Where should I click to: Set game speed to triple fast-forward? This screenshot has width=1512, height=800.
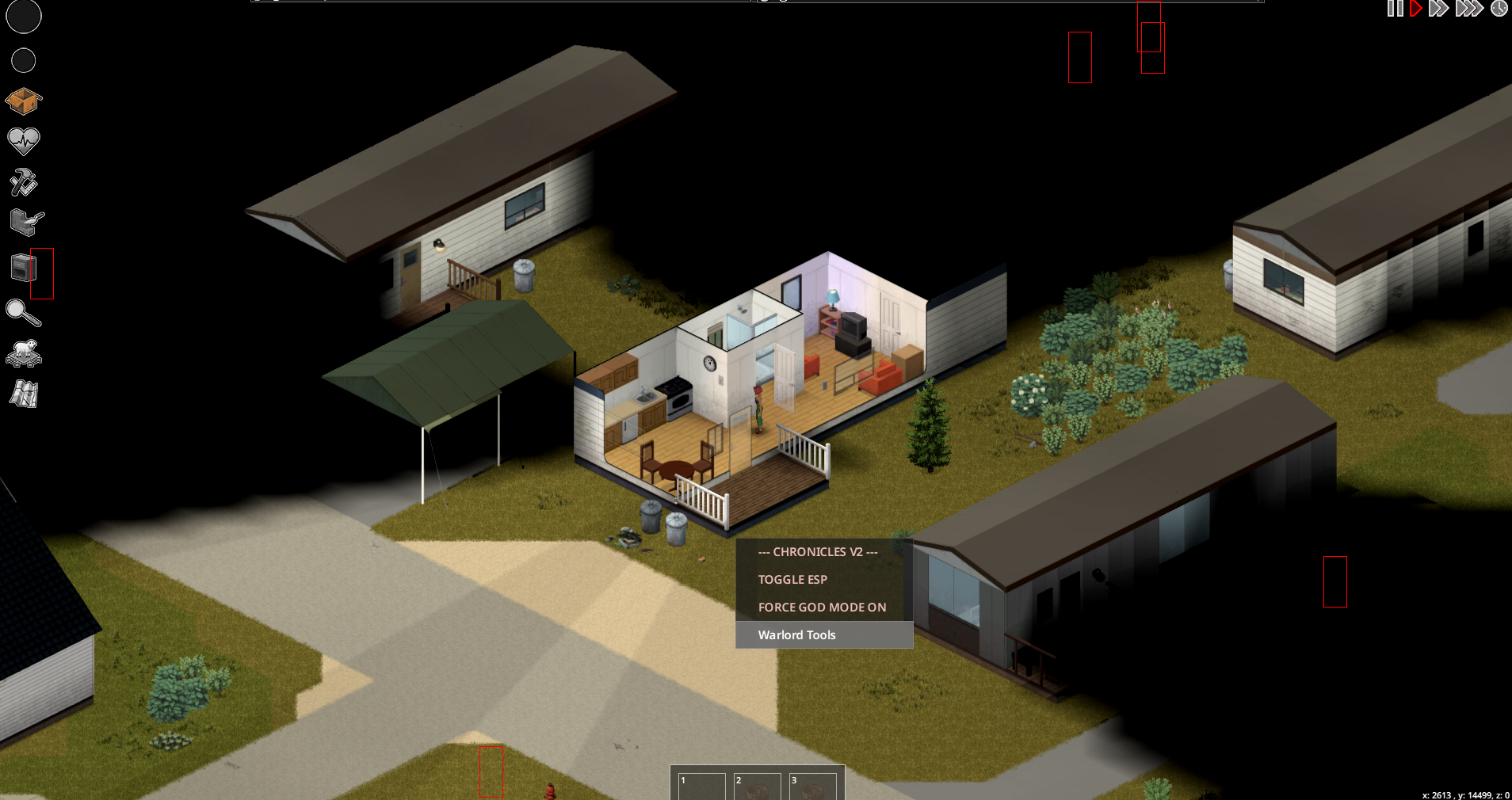point(1468,9)
